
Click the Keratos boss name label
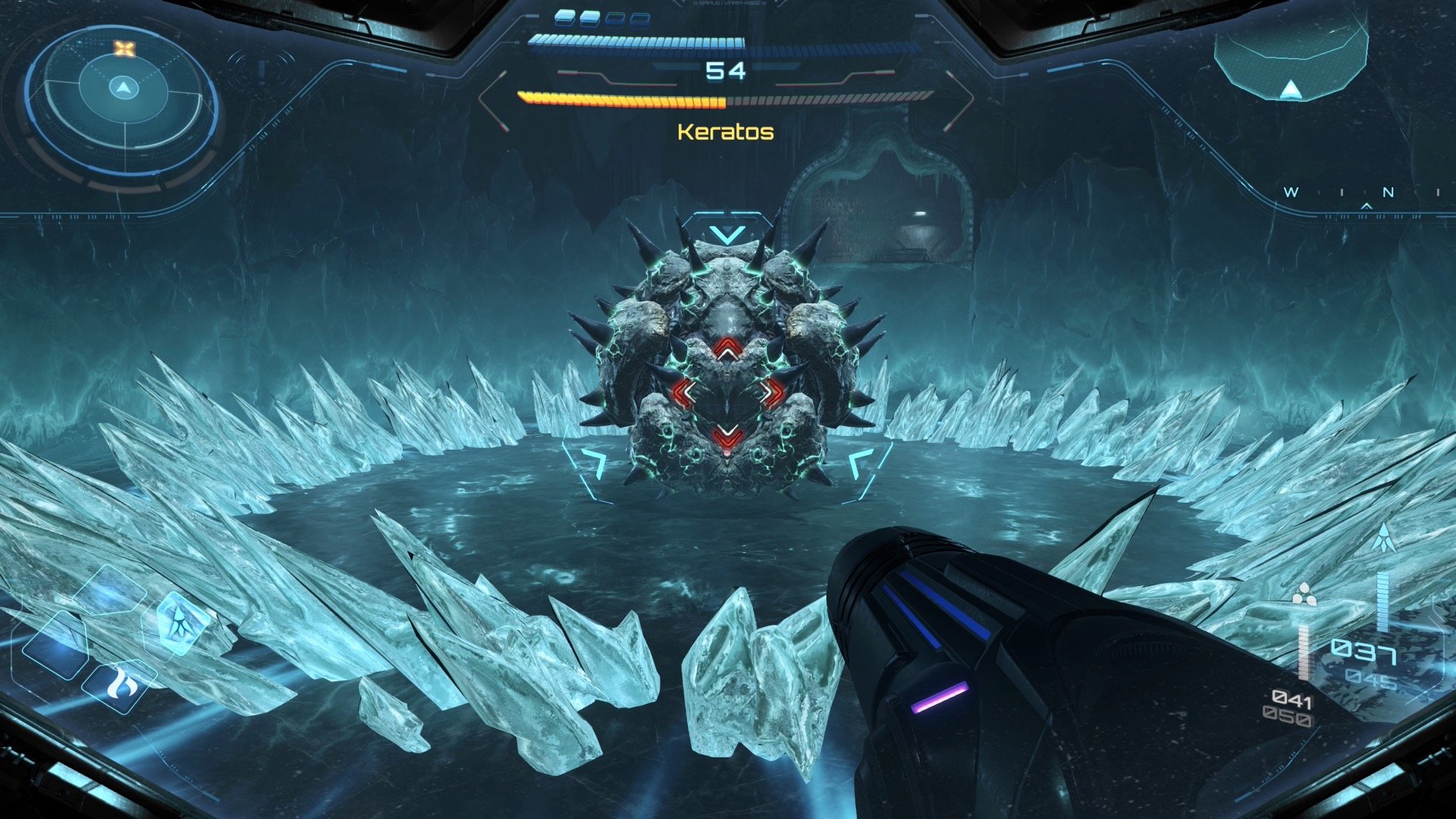tap(725, 132)
